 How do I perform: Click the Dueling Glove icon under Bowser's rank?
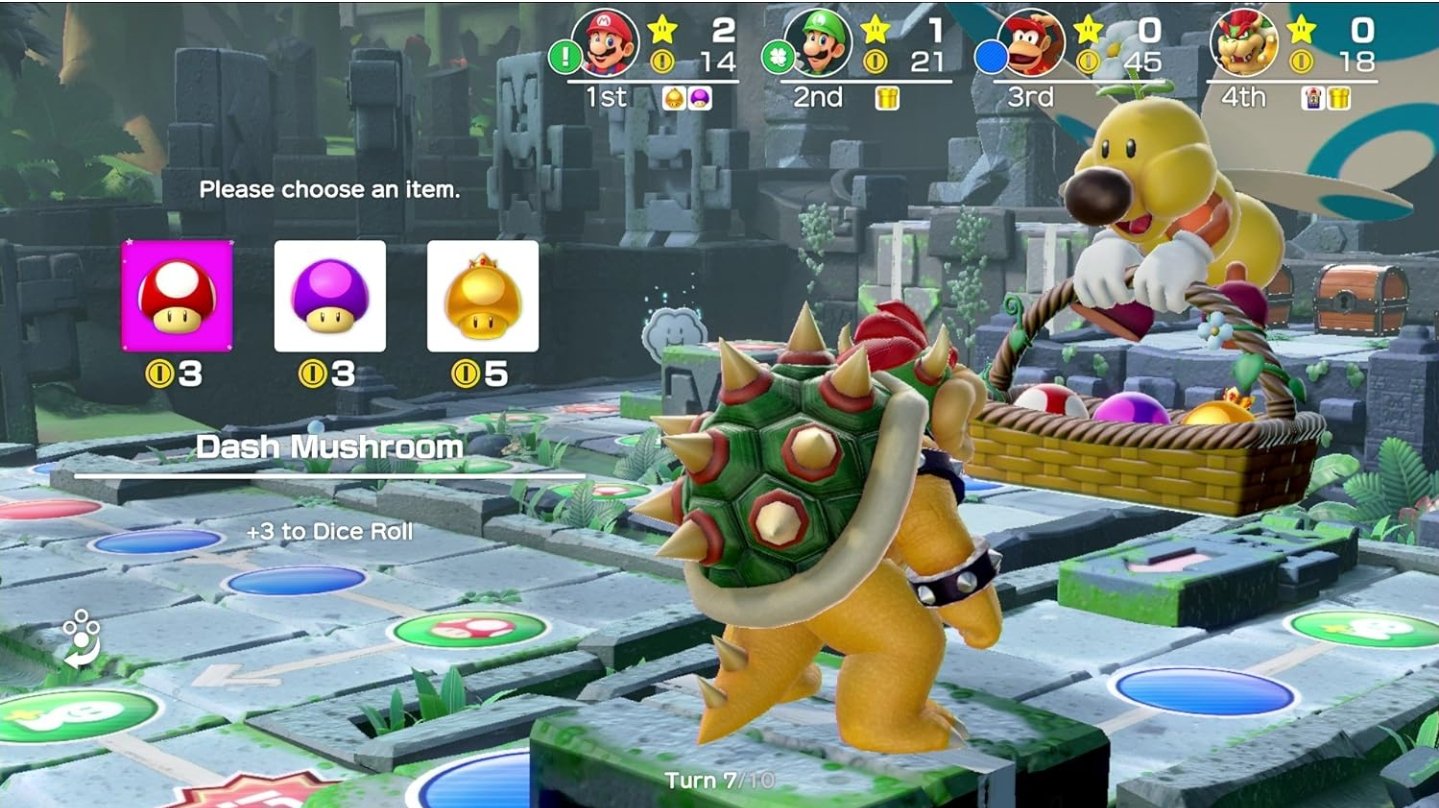click(x=1313, y=98)
